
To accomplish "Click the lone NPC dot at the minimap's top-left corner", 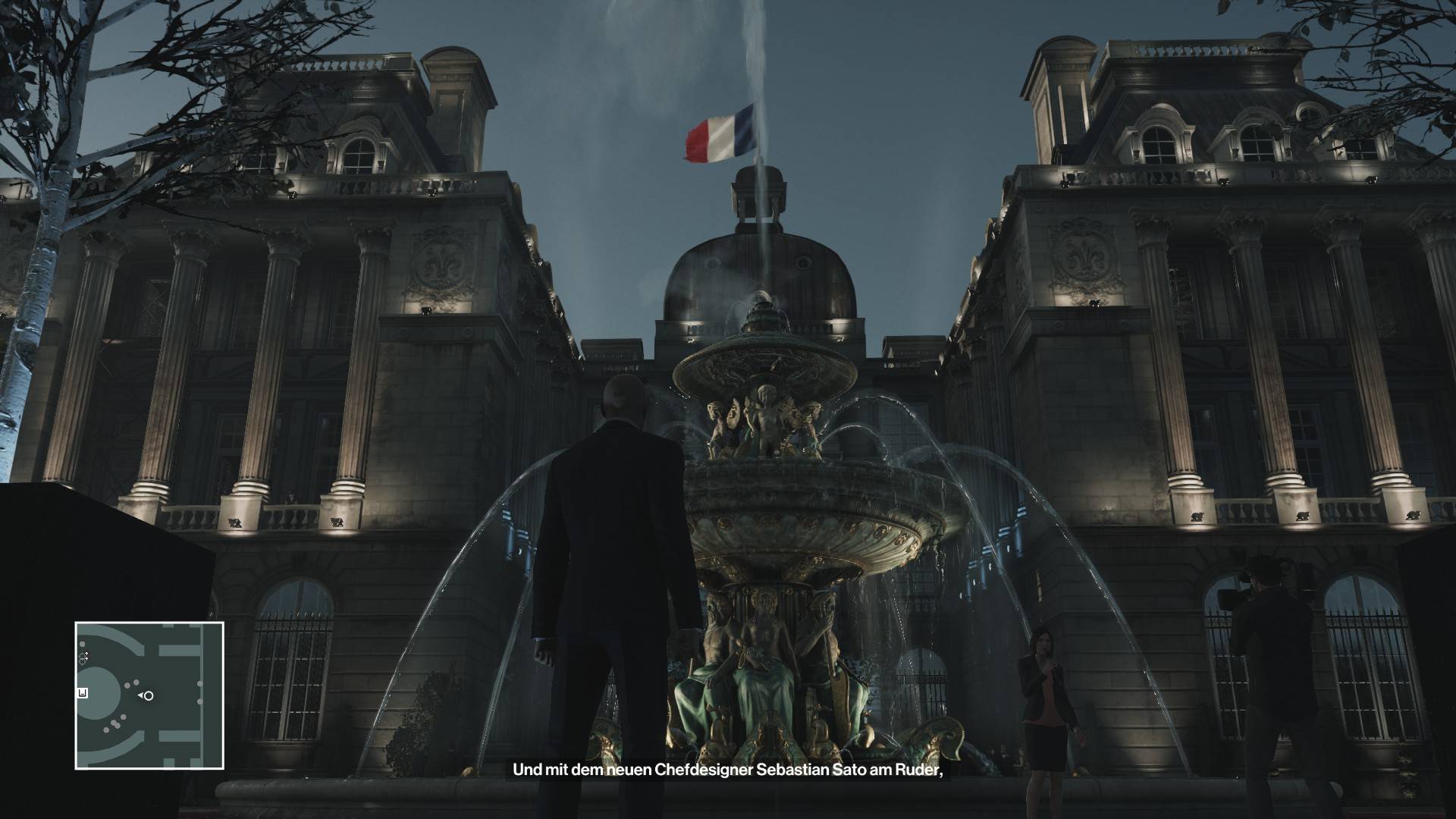I will coord(82,643).
